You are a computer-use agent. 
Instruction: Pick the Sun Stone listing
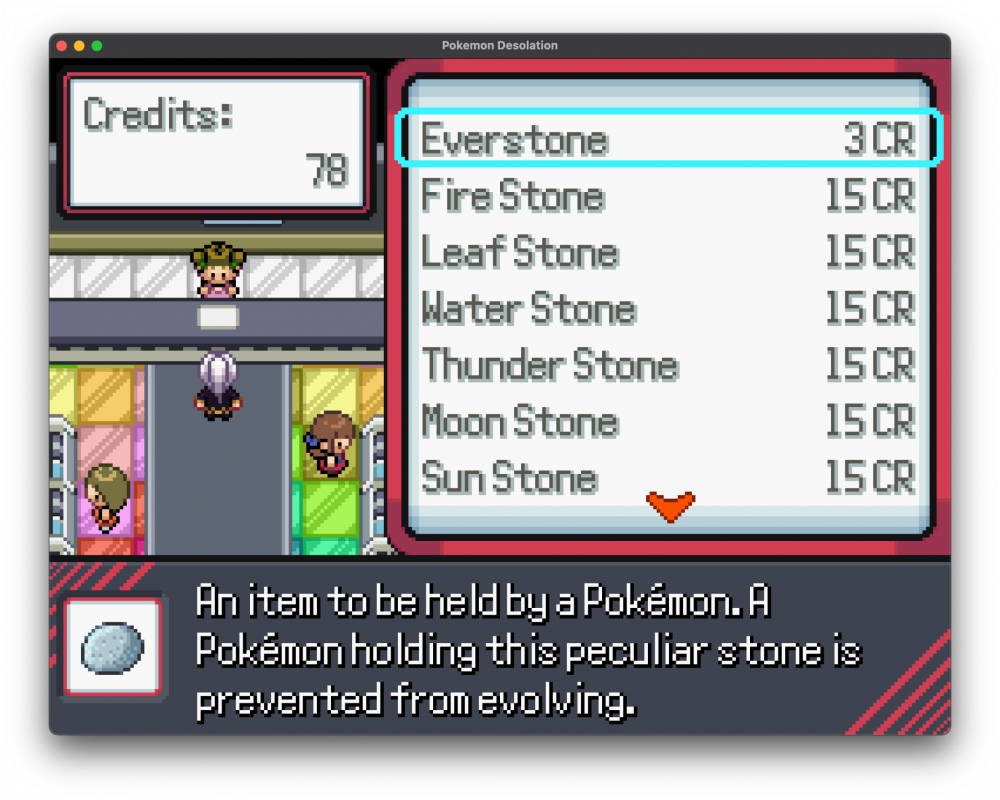pos(667,479)
